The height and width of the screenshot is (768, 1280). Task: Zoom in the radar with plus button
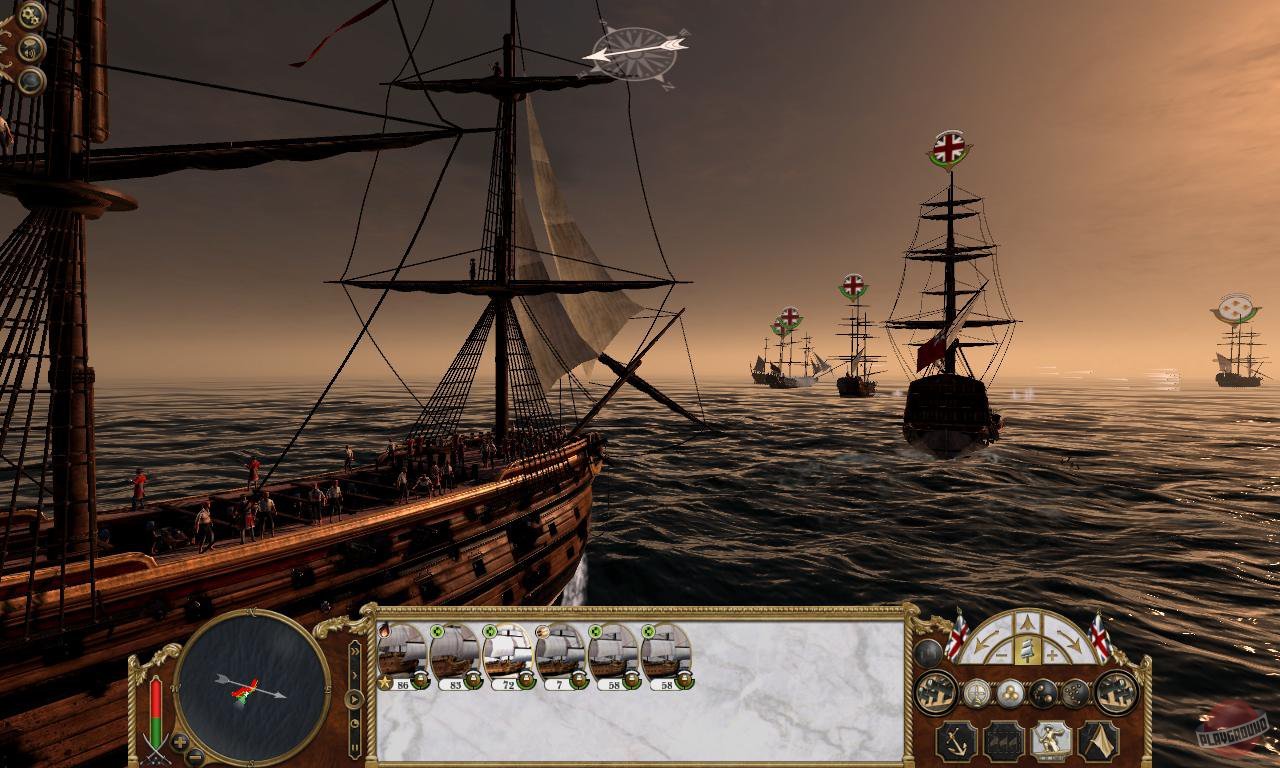(180, 742)
